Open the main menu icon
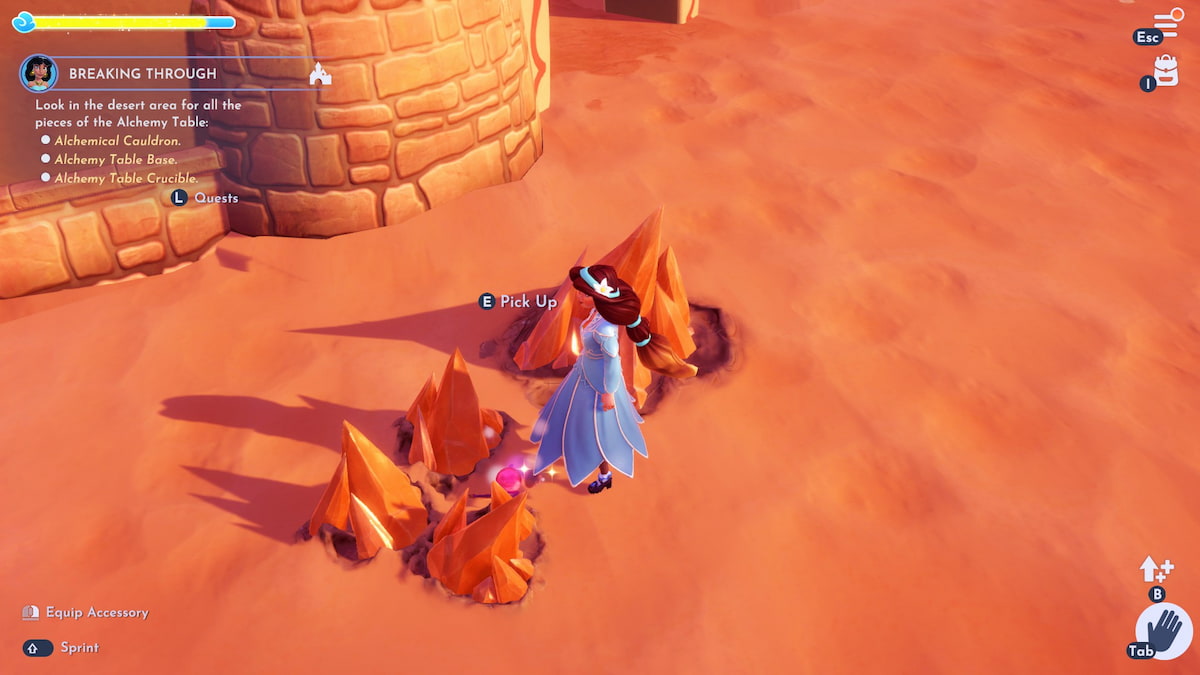 tap(1167, 23)
